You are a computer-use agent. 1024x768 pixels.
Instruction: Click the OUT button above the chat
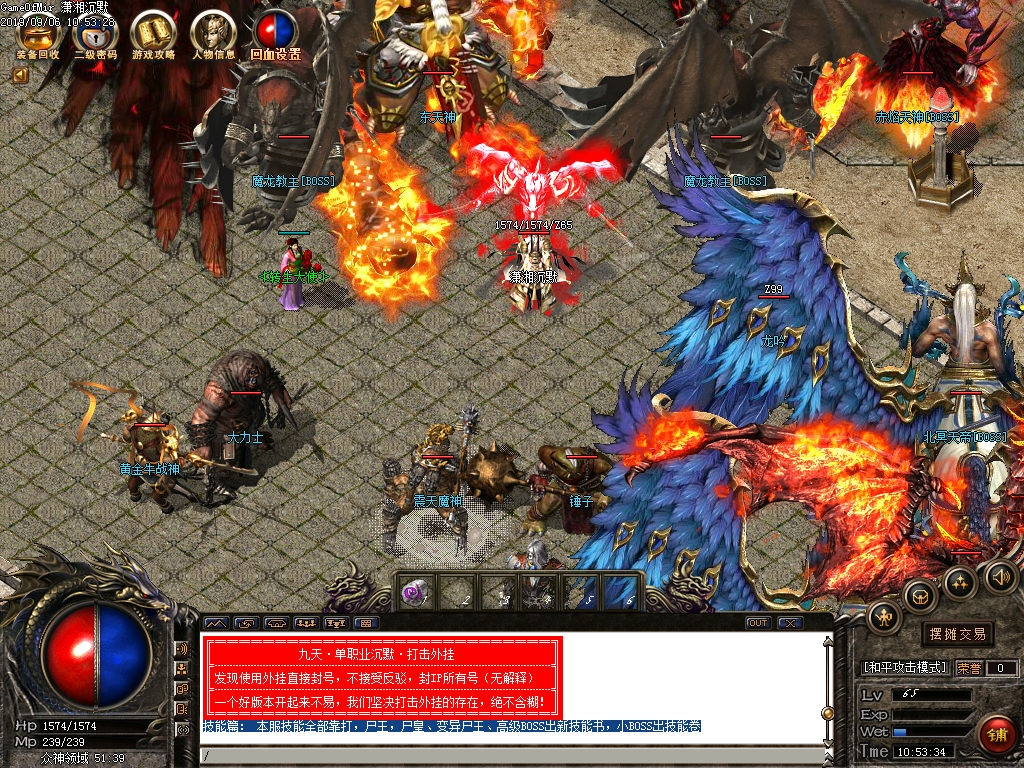coord(758,623)
